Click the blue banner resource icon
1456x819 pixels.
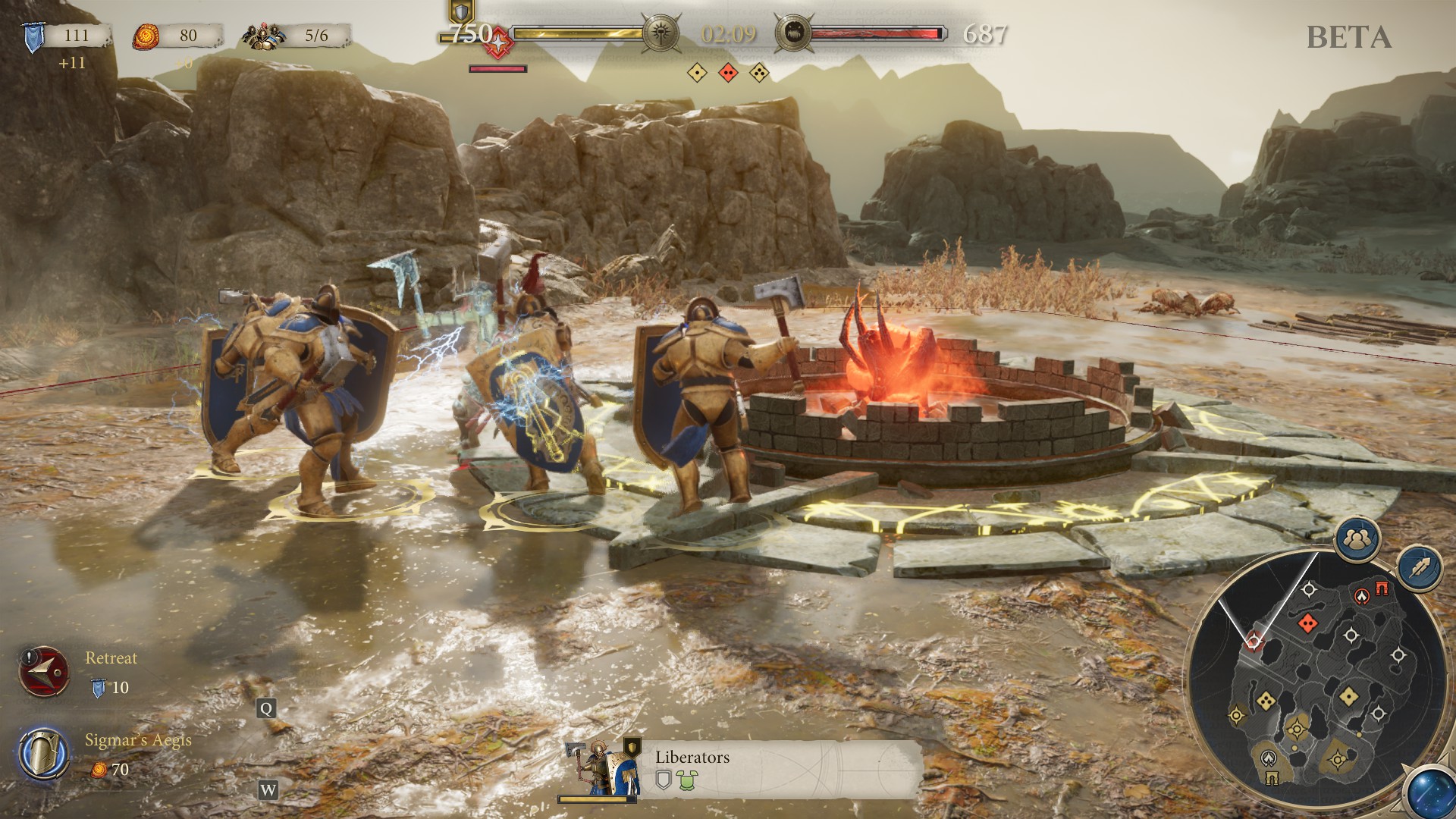coord(33,36)
